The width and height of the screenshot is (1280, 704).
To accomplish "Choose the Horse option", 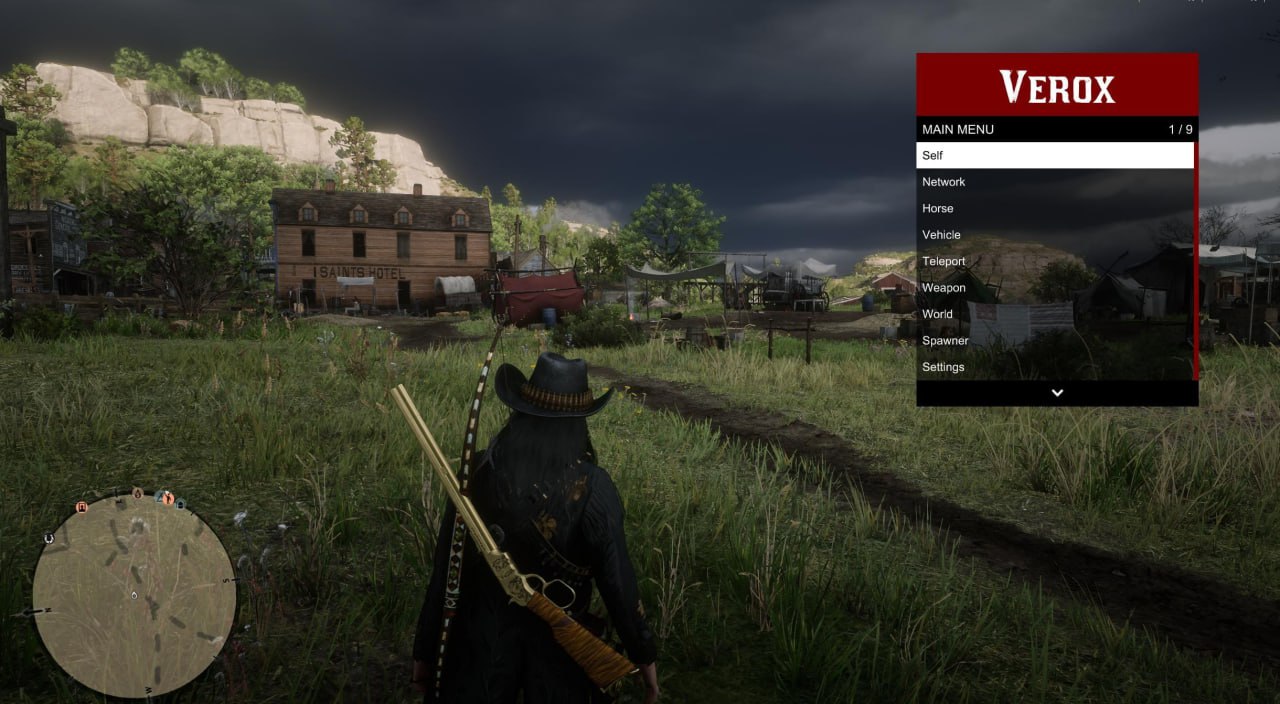I will (x=1055, y=208).
